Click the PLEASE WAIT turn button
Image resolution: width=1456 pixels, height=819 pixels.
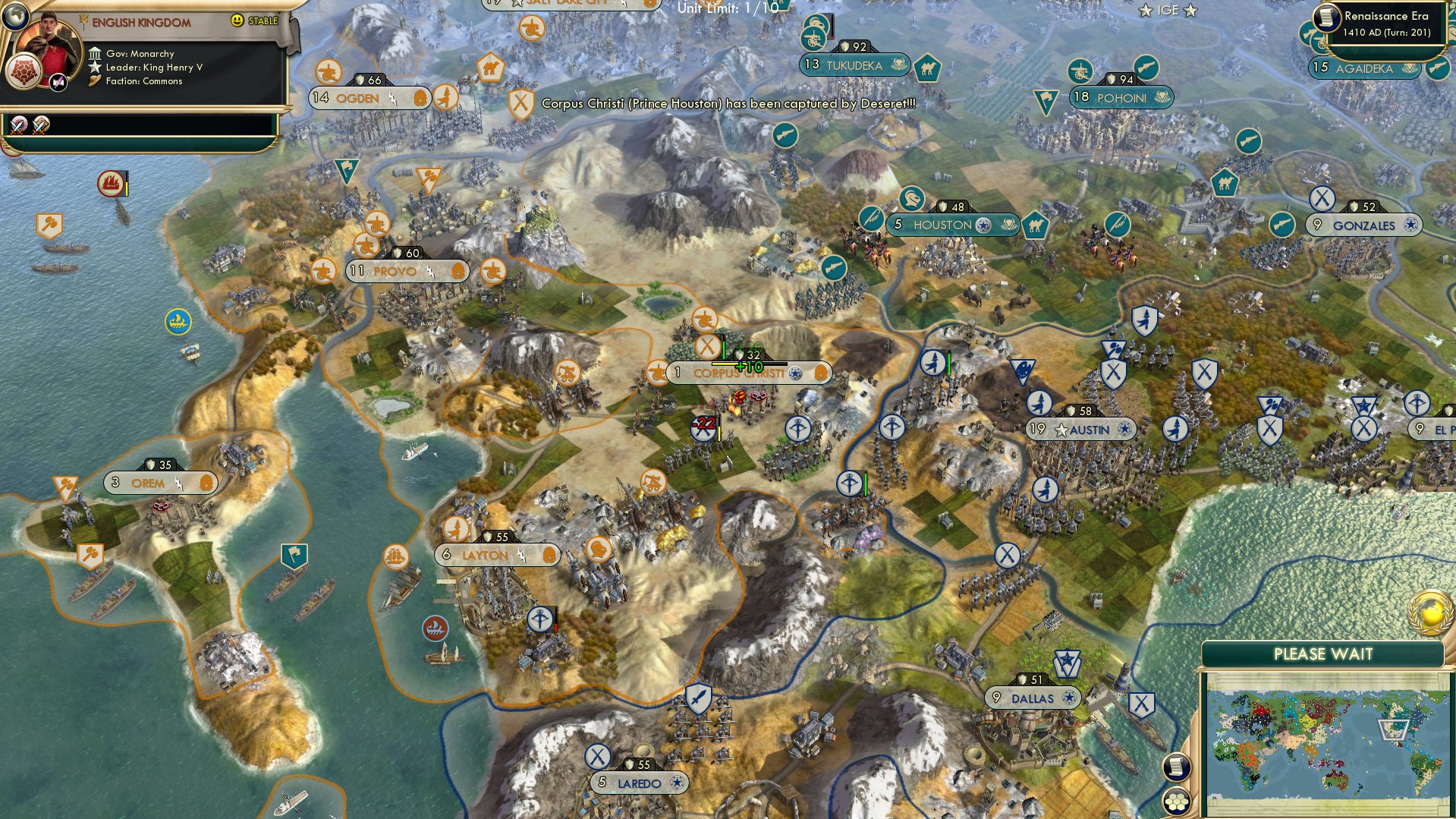1322,654
